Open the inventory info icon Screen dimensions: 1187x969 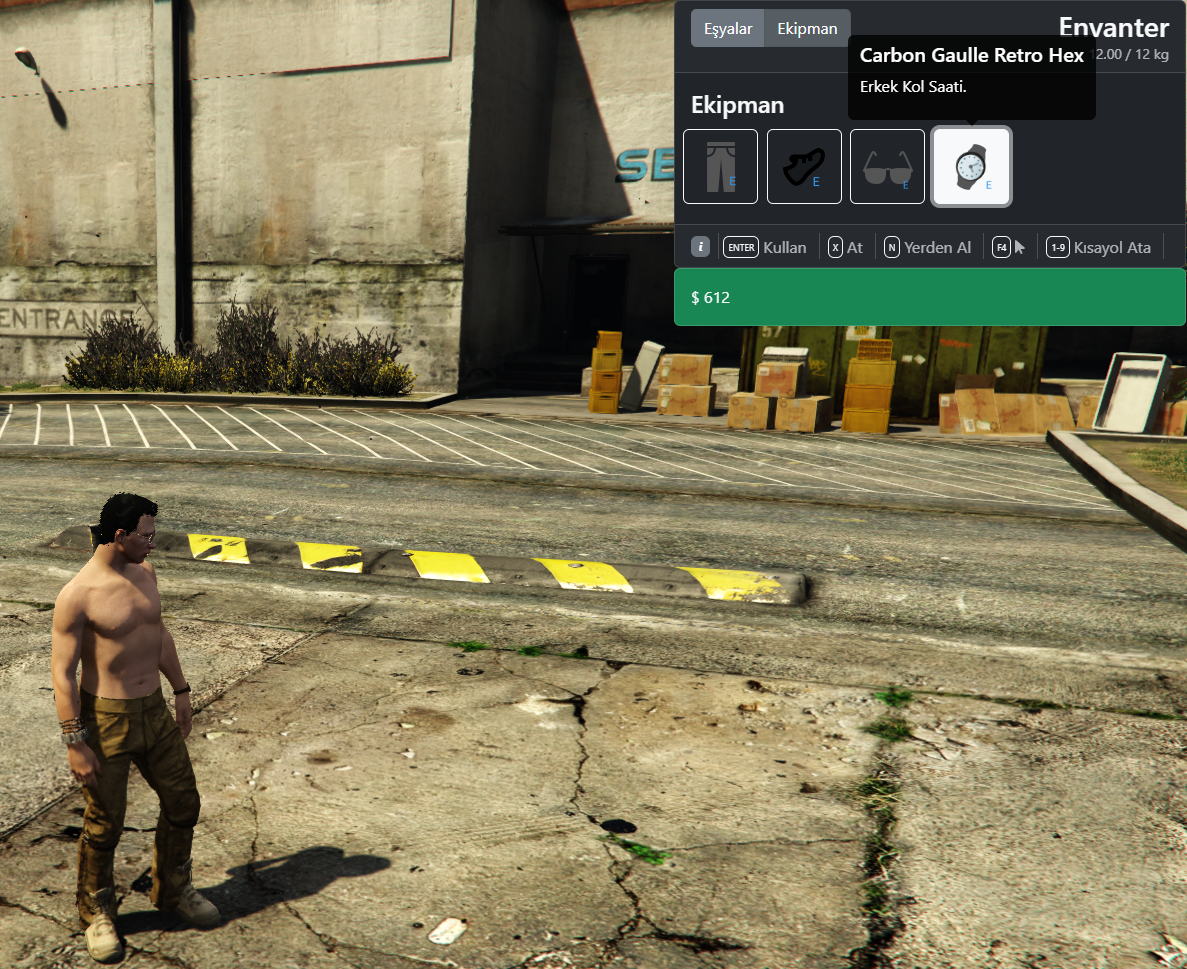(x=701, y=247)
